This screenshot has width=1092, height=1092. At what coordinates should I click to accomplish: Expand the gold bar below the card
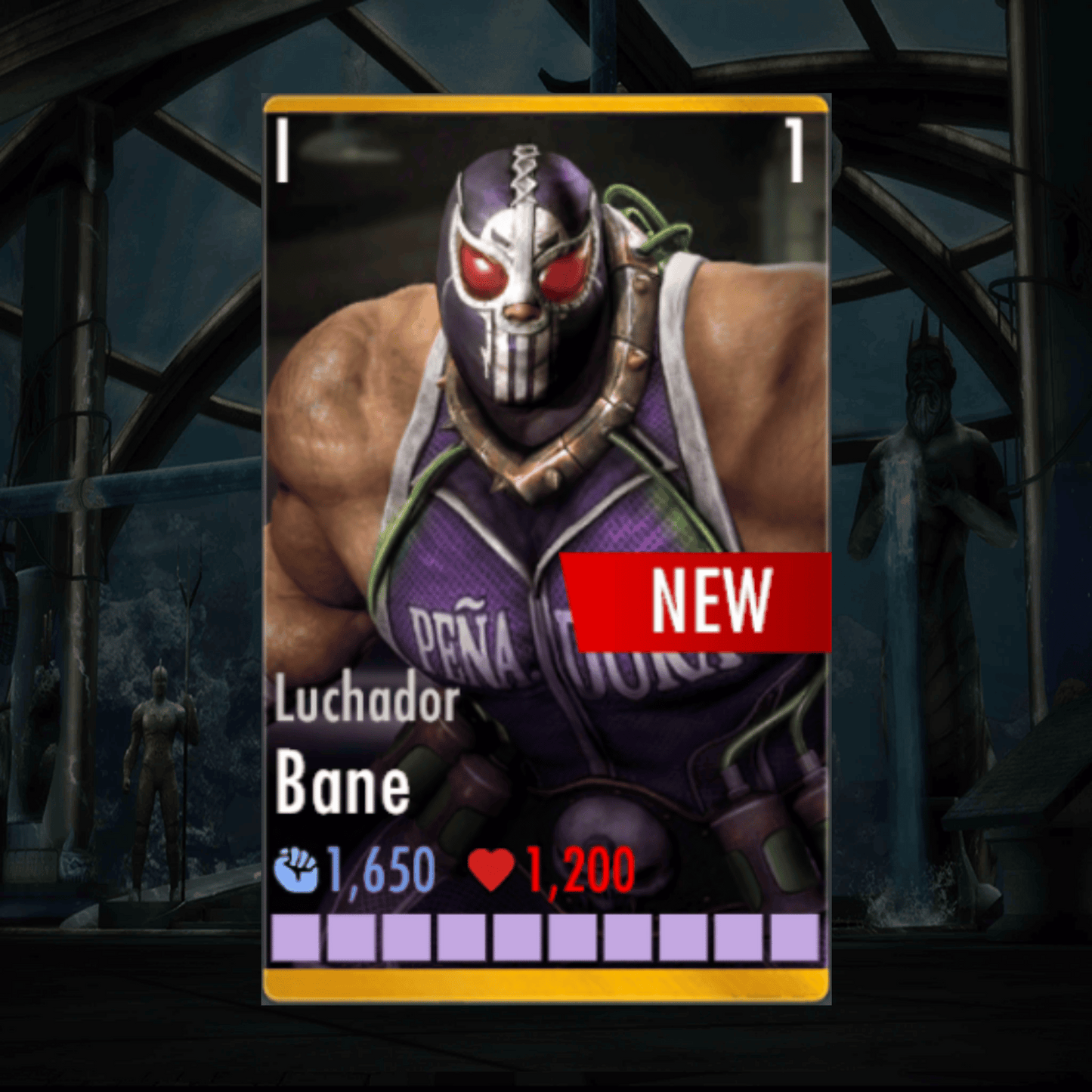click(x=546, y=985)
